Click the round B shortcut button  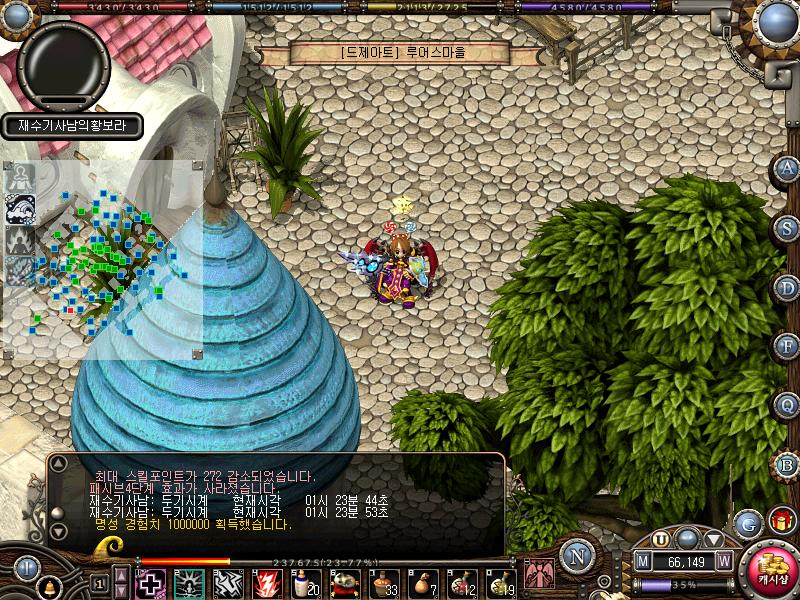click(x=787, y=464)
